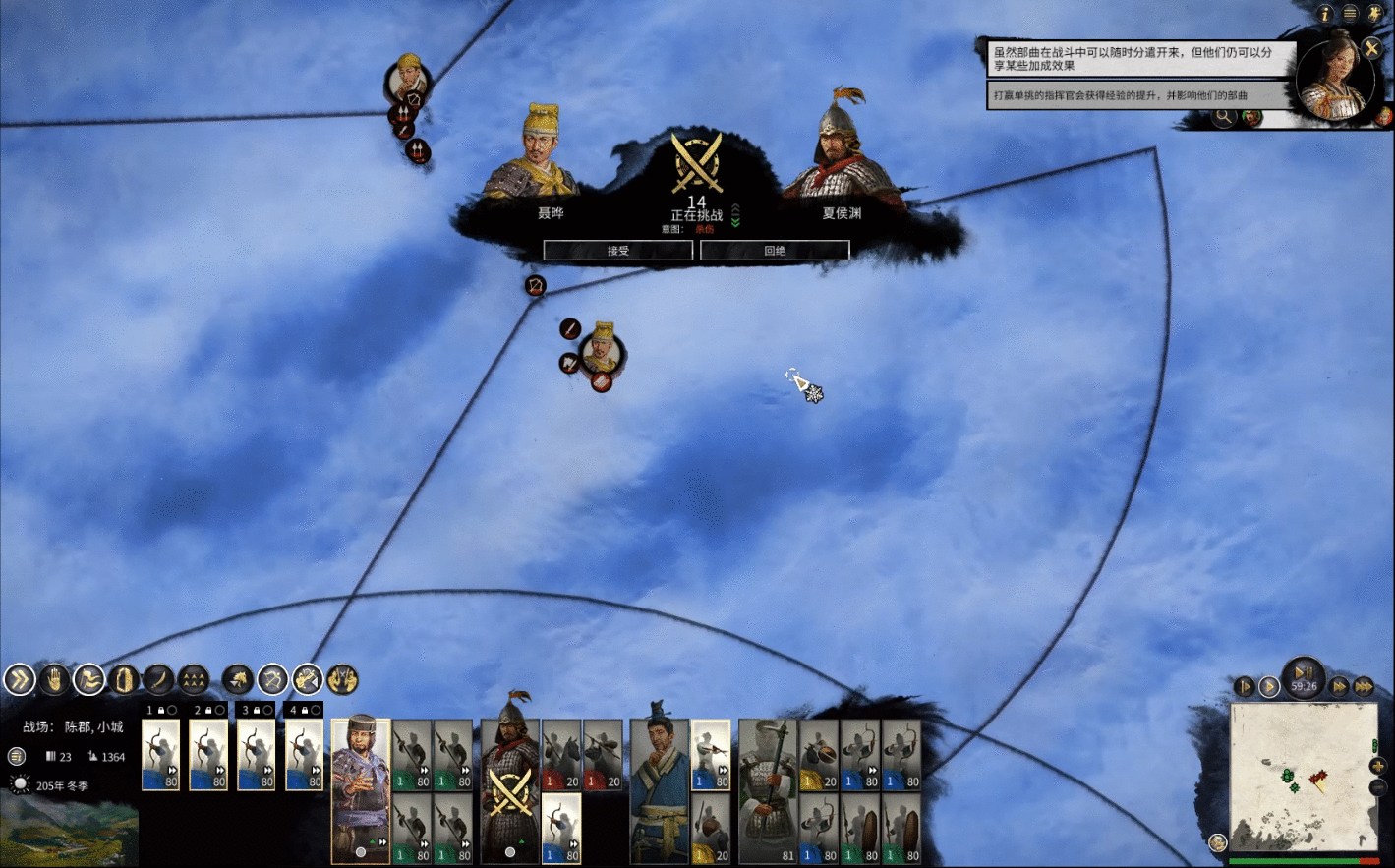Select control group 1 archer card
The height and width of the screenshot is (868, 1395).
point(161,755)
